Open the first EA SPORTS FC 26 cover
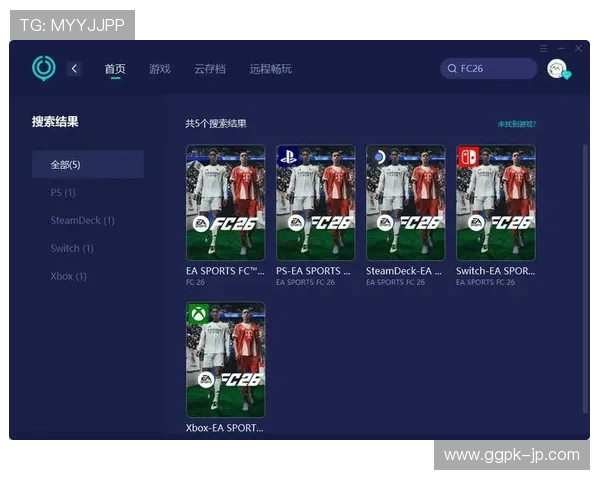This screenshot has height=480, width=600. click(225, 203)
